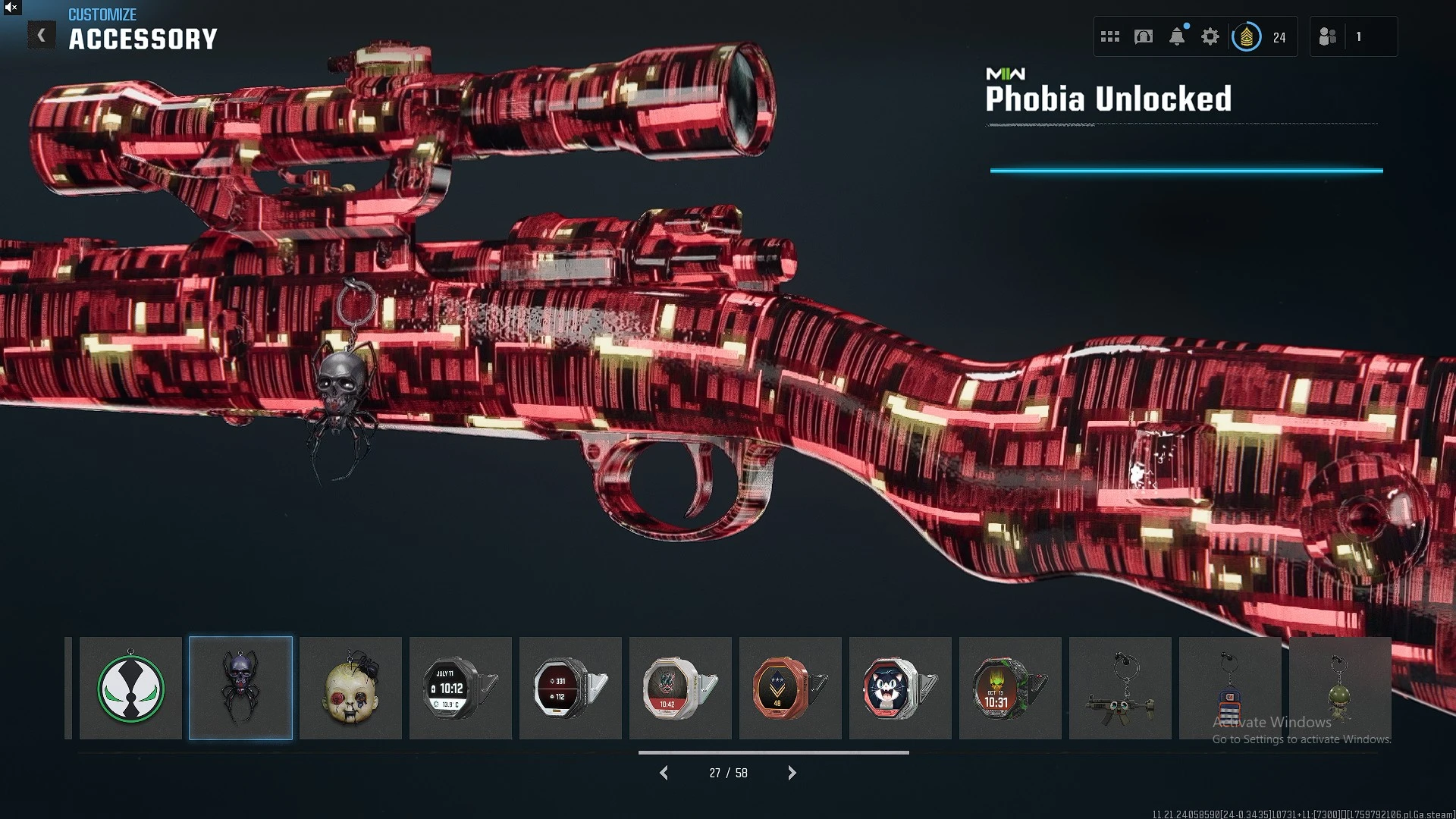Open the social party panel
Image resolution: width=1456 pixels, height=819 pixels.
pyautogui.click(x=1328, y=36)
